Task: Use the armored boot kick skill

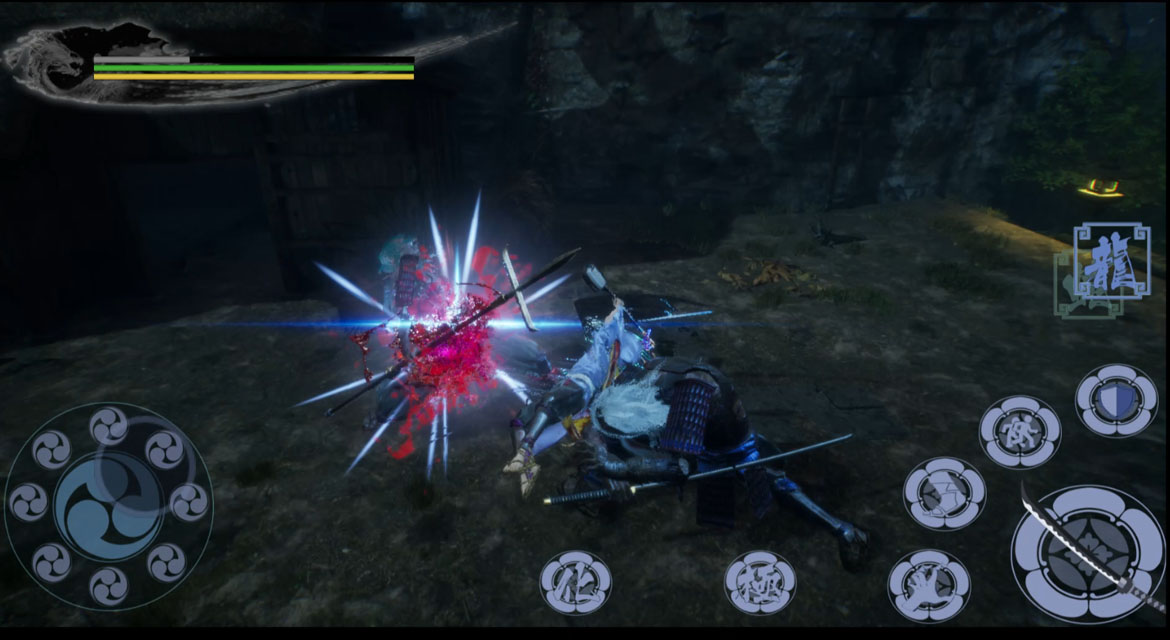Action: [x=943, y=493]
